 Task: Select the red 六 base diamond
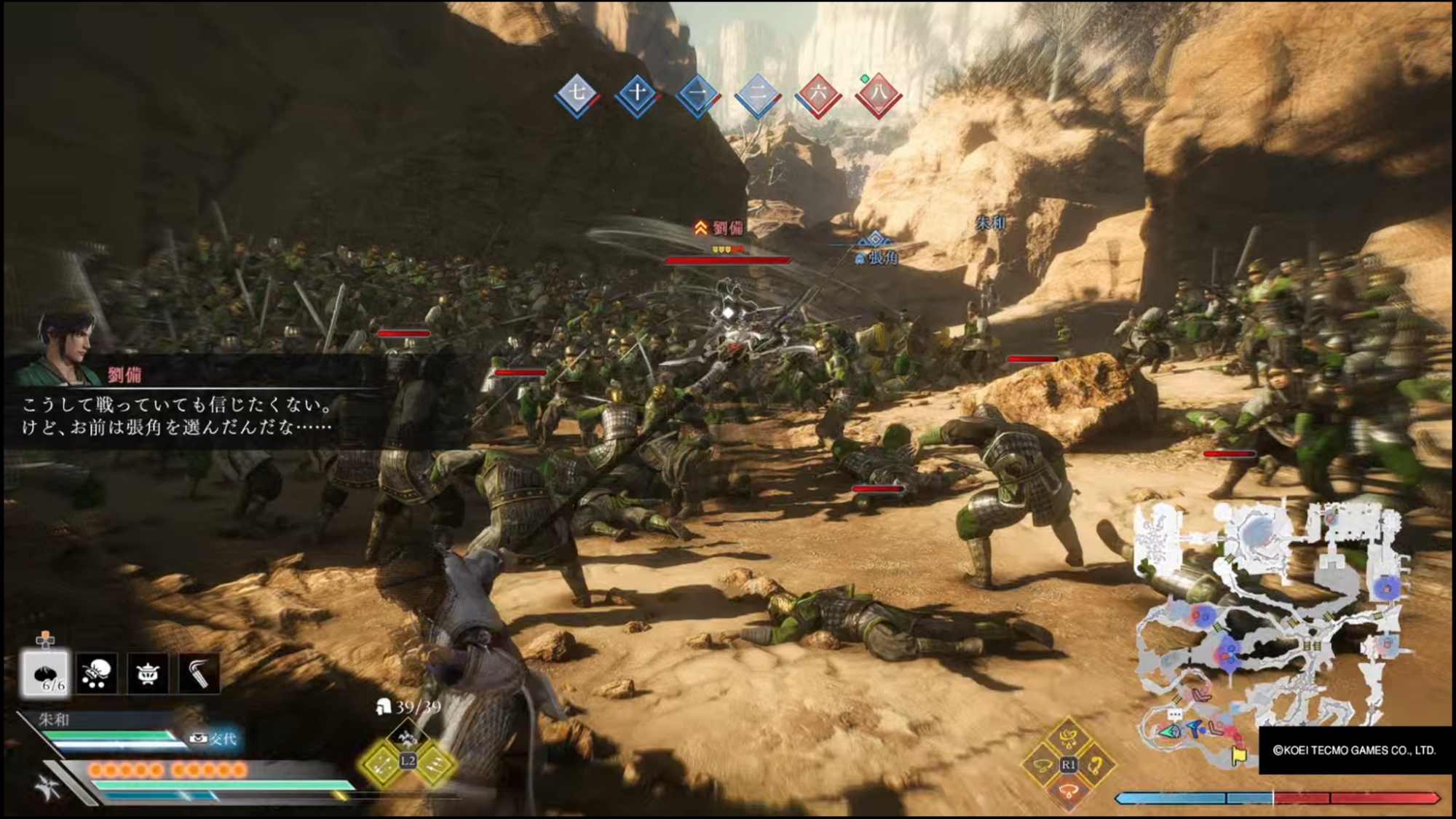click(x=818, y=94)
